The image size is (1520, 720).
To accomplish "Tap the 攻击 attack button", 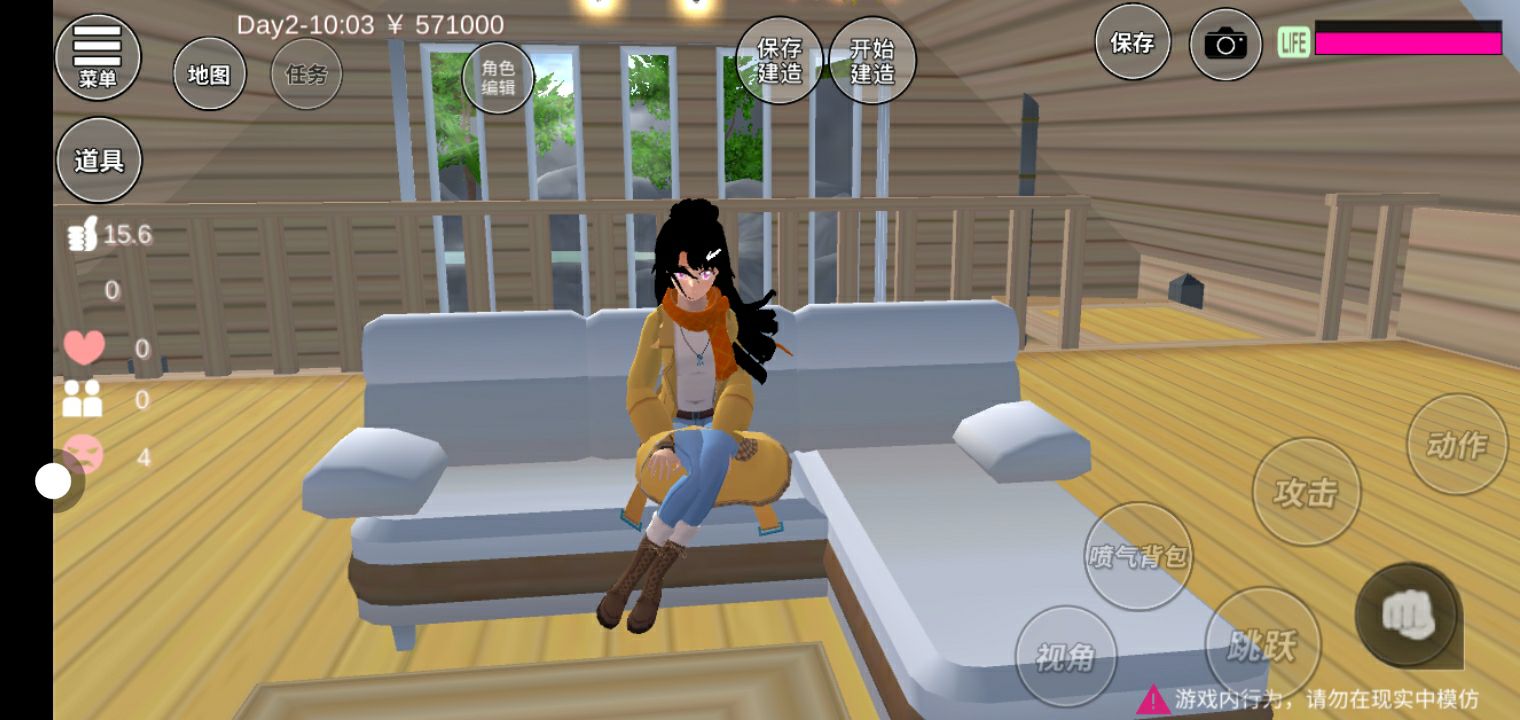I will tap(1306, 492).
